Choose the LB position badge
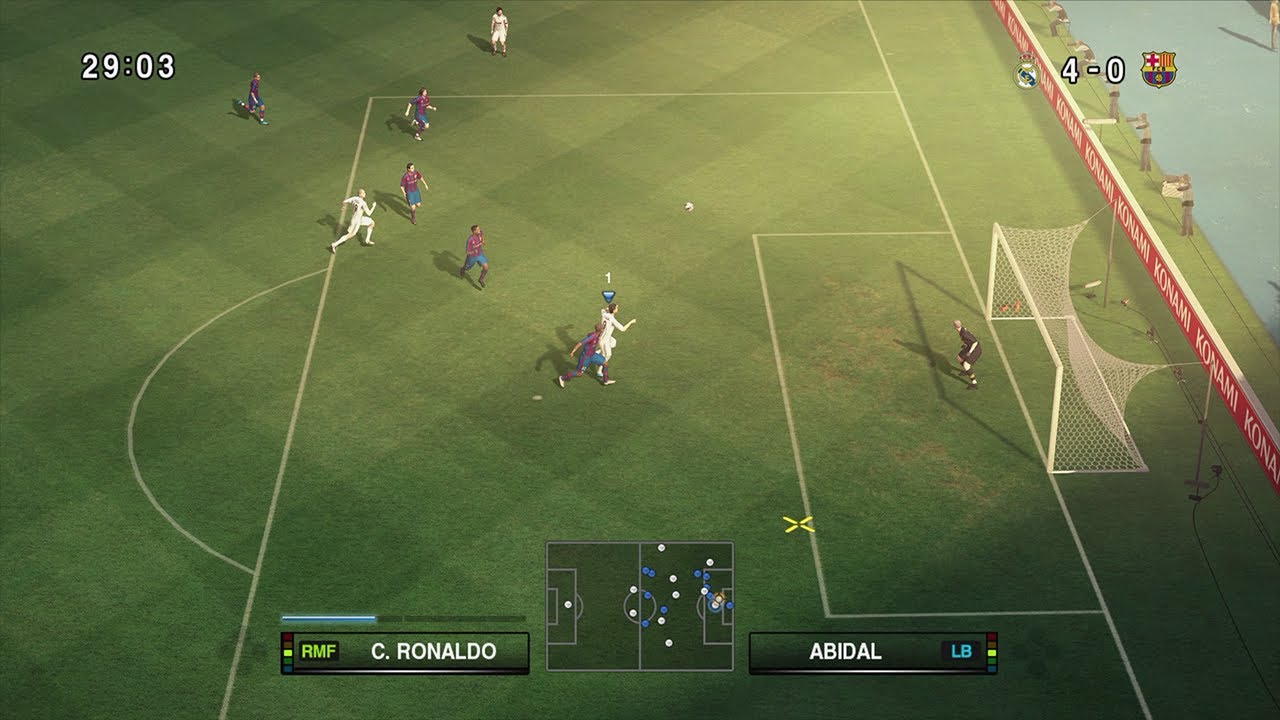Screen dimensions: 1280x720 coord(961,652)
